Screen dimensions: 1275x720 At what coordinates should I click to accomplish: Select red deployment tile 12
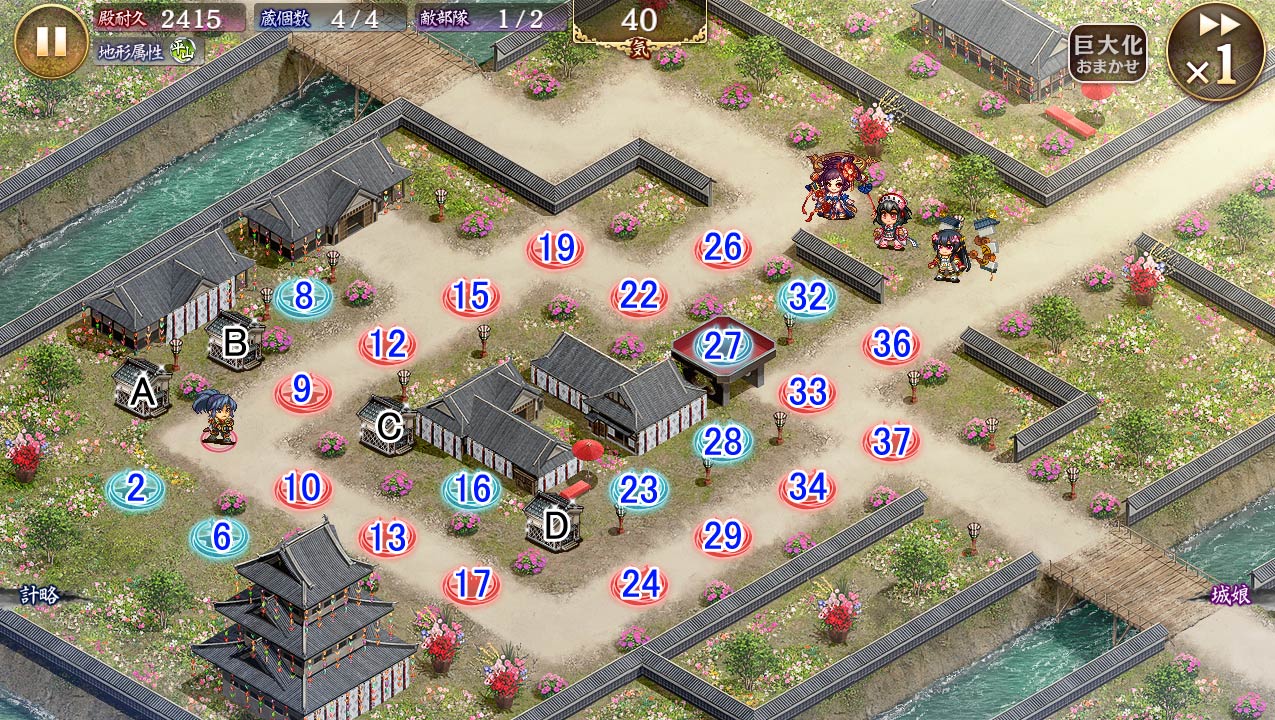pyautogui.click(x=387, y=345)
